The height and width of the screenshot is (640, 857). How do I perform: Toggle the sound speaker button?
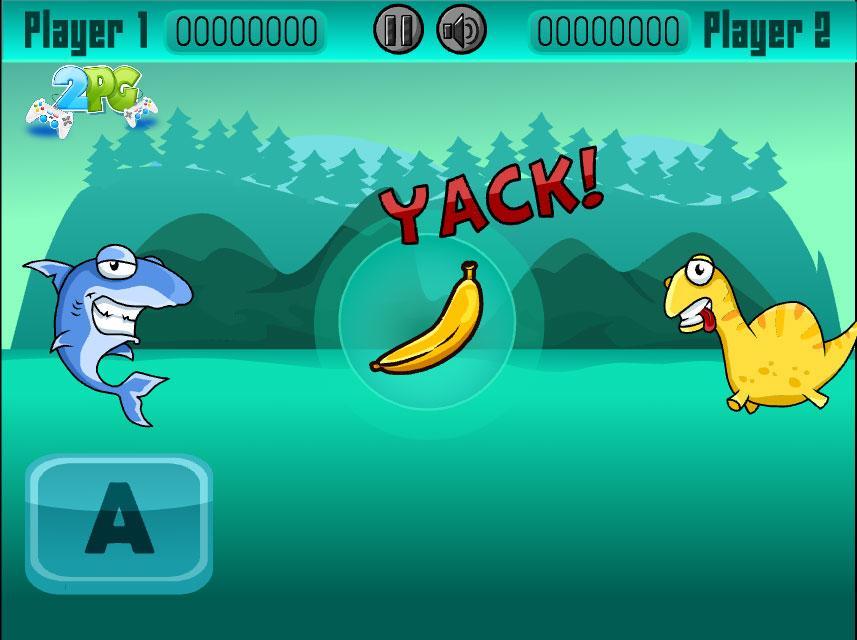point(462,30)
